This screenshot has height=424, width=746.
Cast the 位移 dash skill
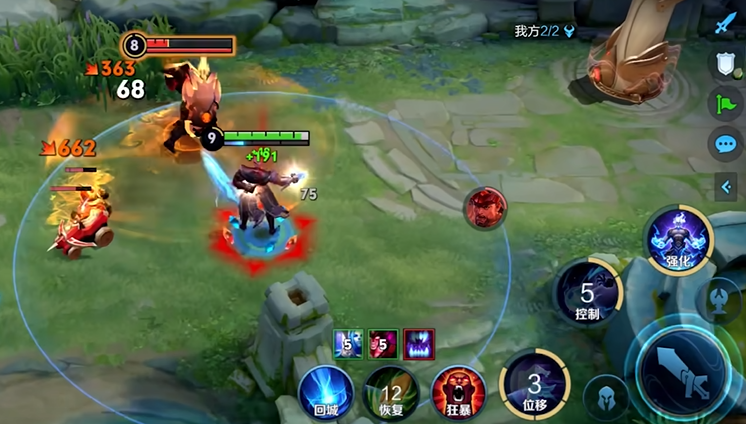coord(535,386)
